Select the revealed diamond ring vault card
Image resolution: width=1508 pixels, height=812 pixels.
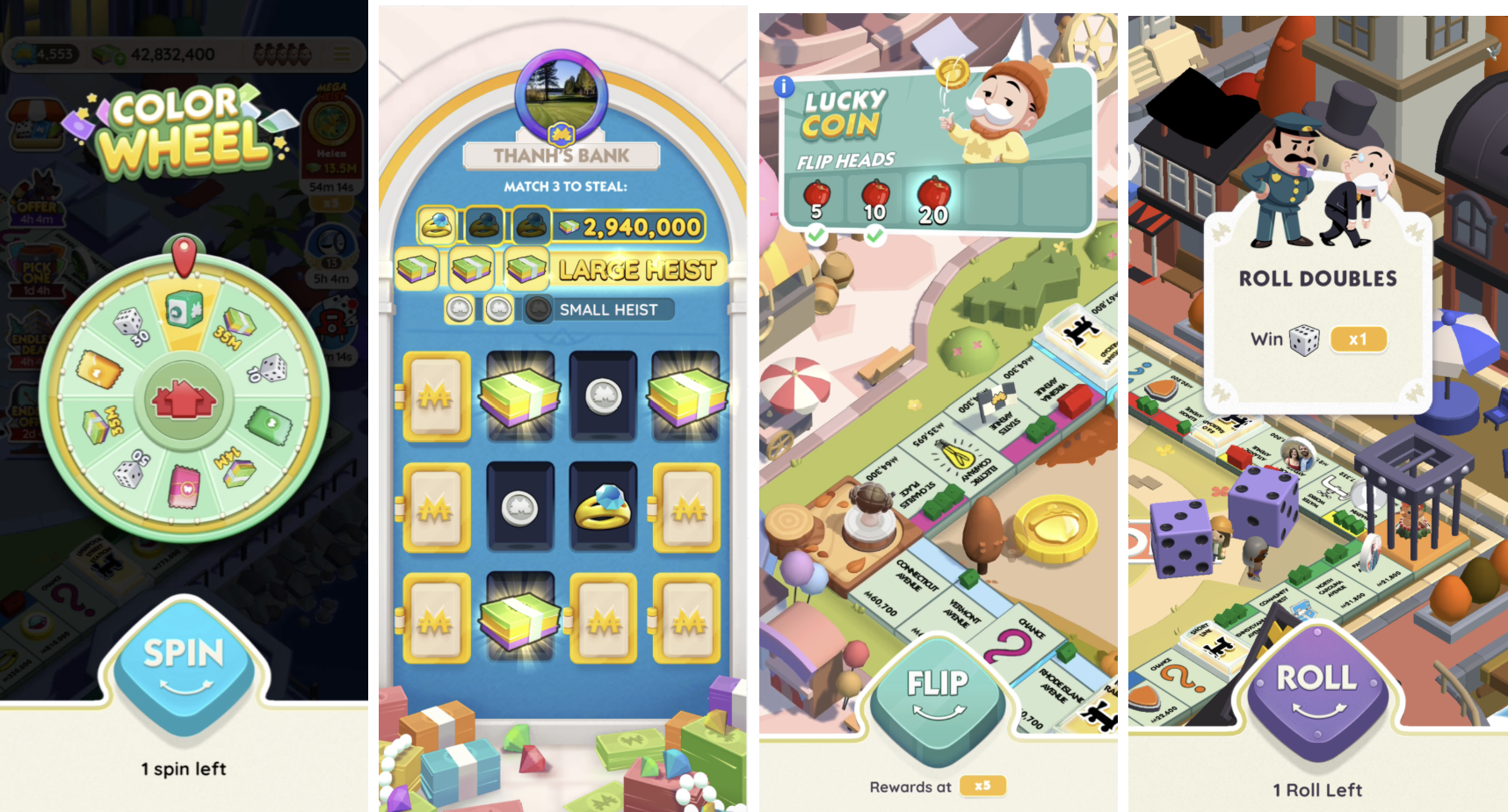tap(603, 507)
